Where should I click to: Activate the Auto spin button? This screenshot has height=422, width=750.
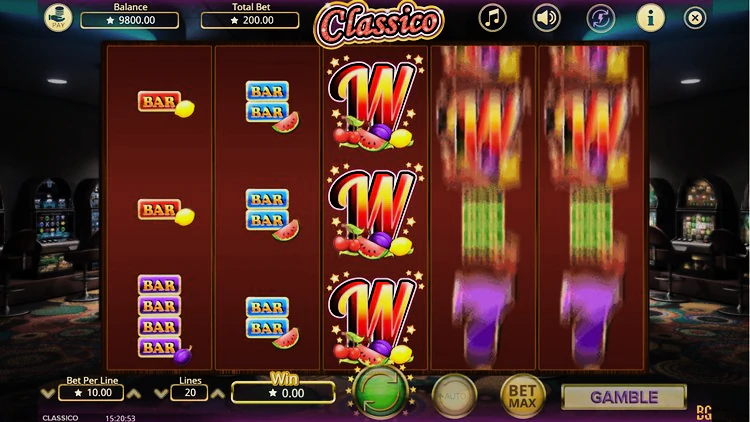coord(453,396)
